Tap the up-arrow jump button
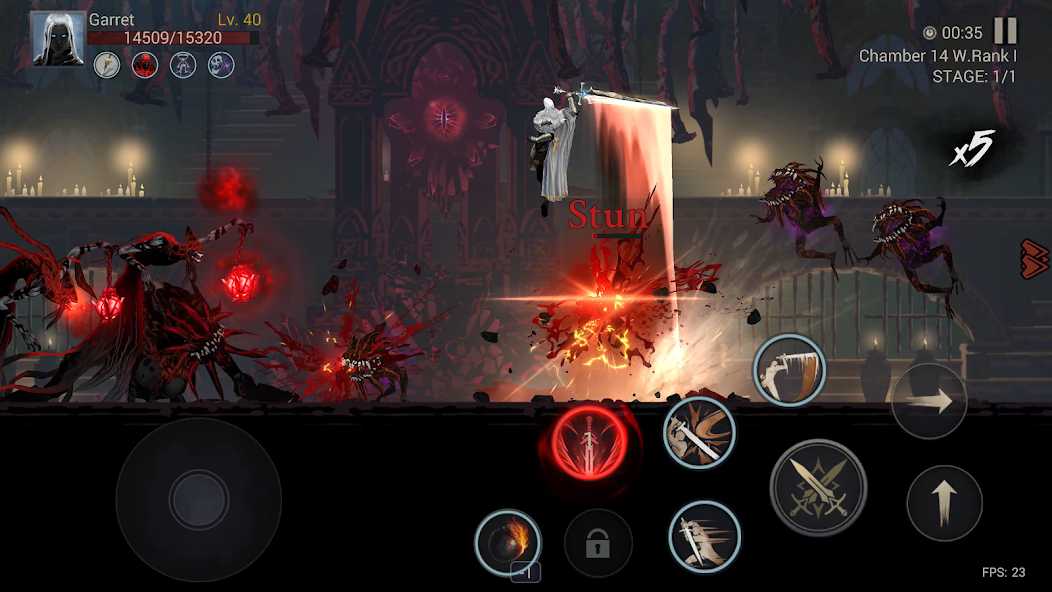Screen dimensions: 1052x592 click(944, 503)
